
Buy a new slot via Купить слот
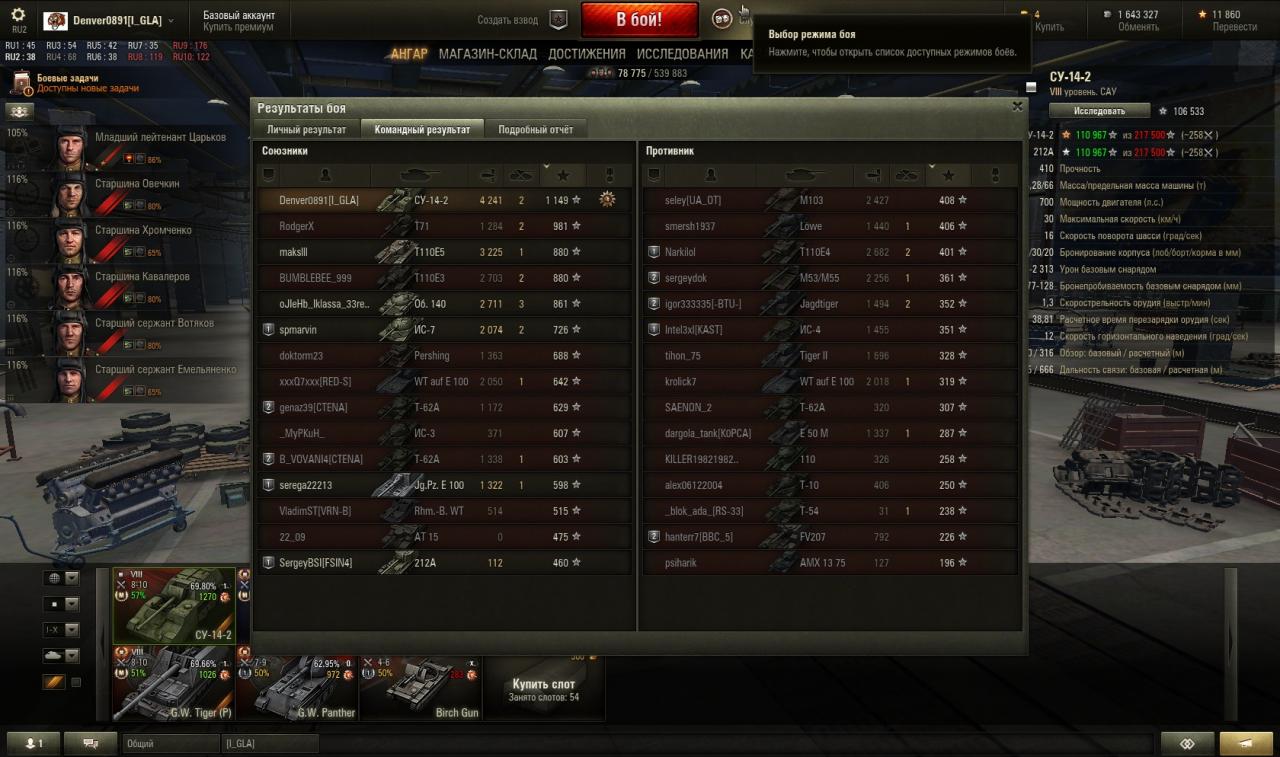[543, 689]
